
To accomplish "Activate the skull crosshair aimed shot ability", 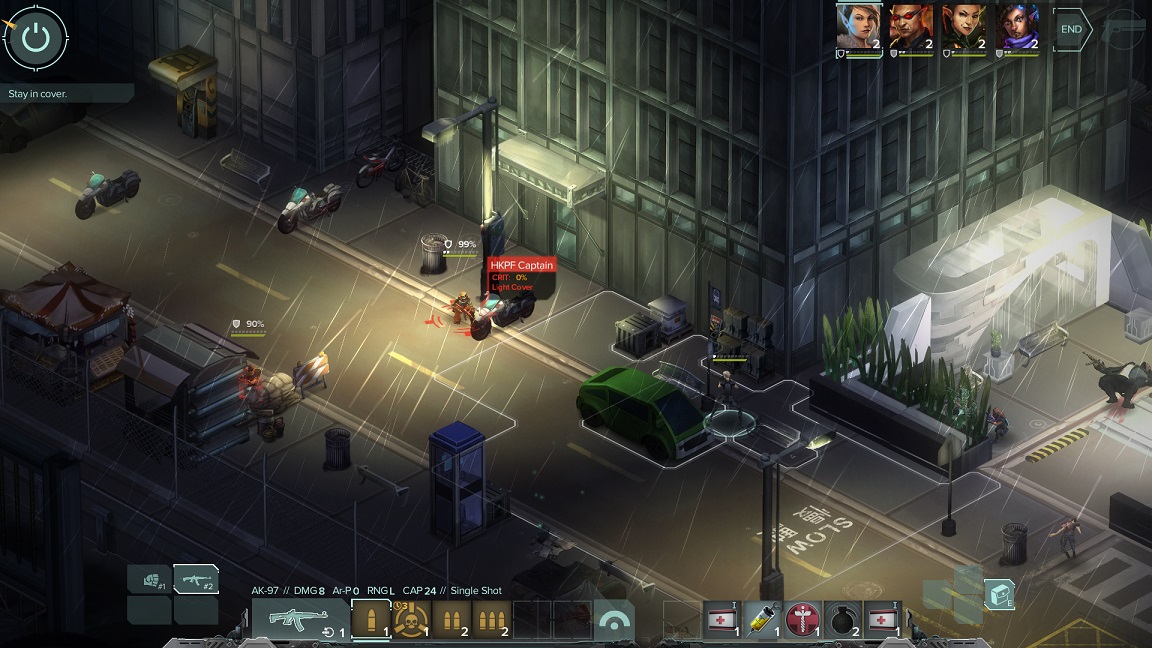I will pyautogui.click(x=411, y=620).
